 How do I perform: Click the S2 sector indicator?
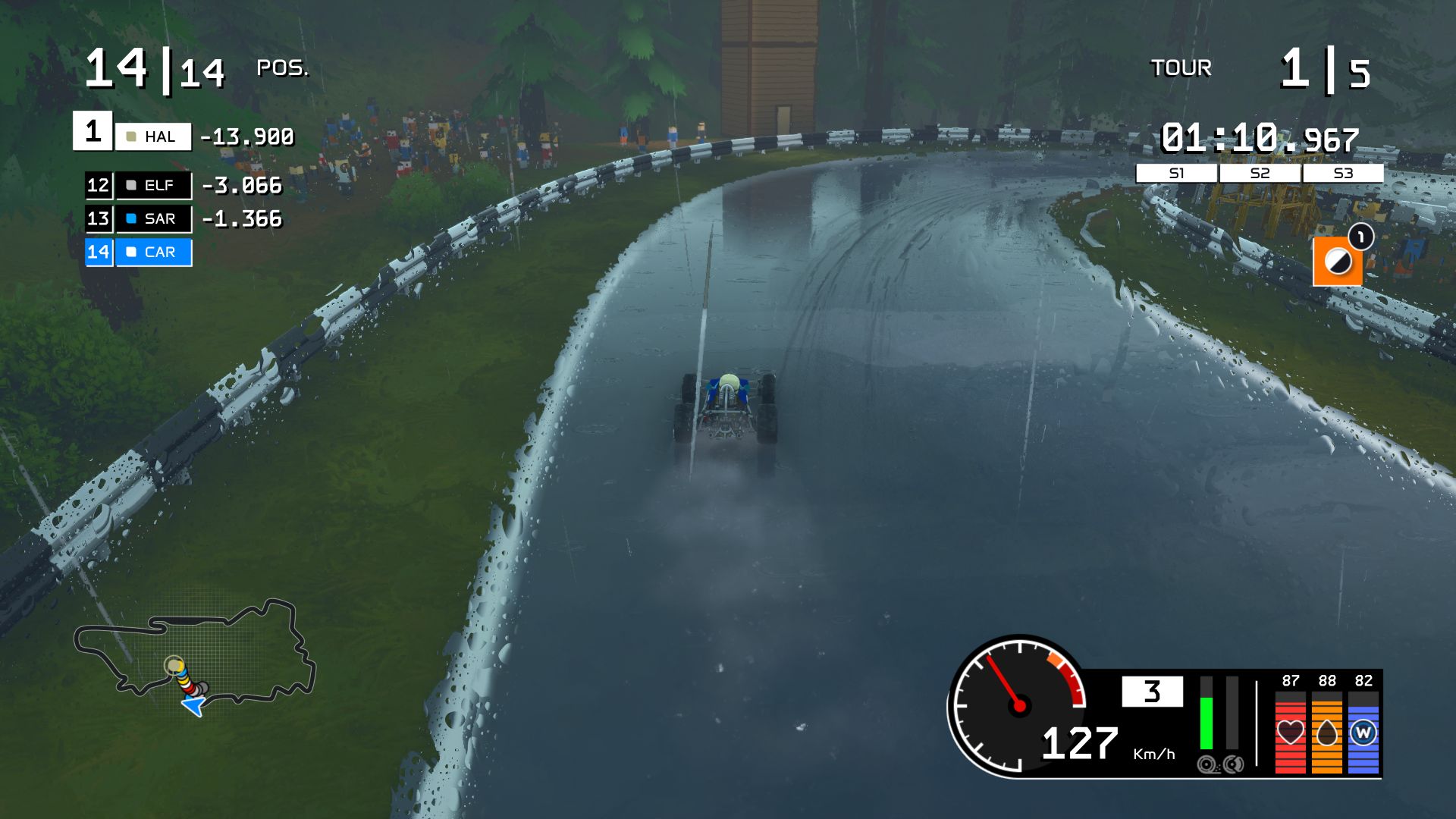point(1260,174)
